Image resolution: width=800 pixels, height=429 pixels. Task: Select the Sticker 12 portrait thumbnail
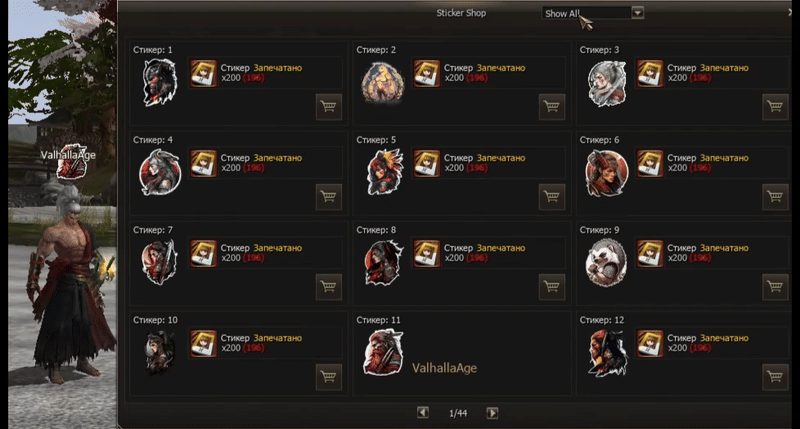[x=606, y=353]
